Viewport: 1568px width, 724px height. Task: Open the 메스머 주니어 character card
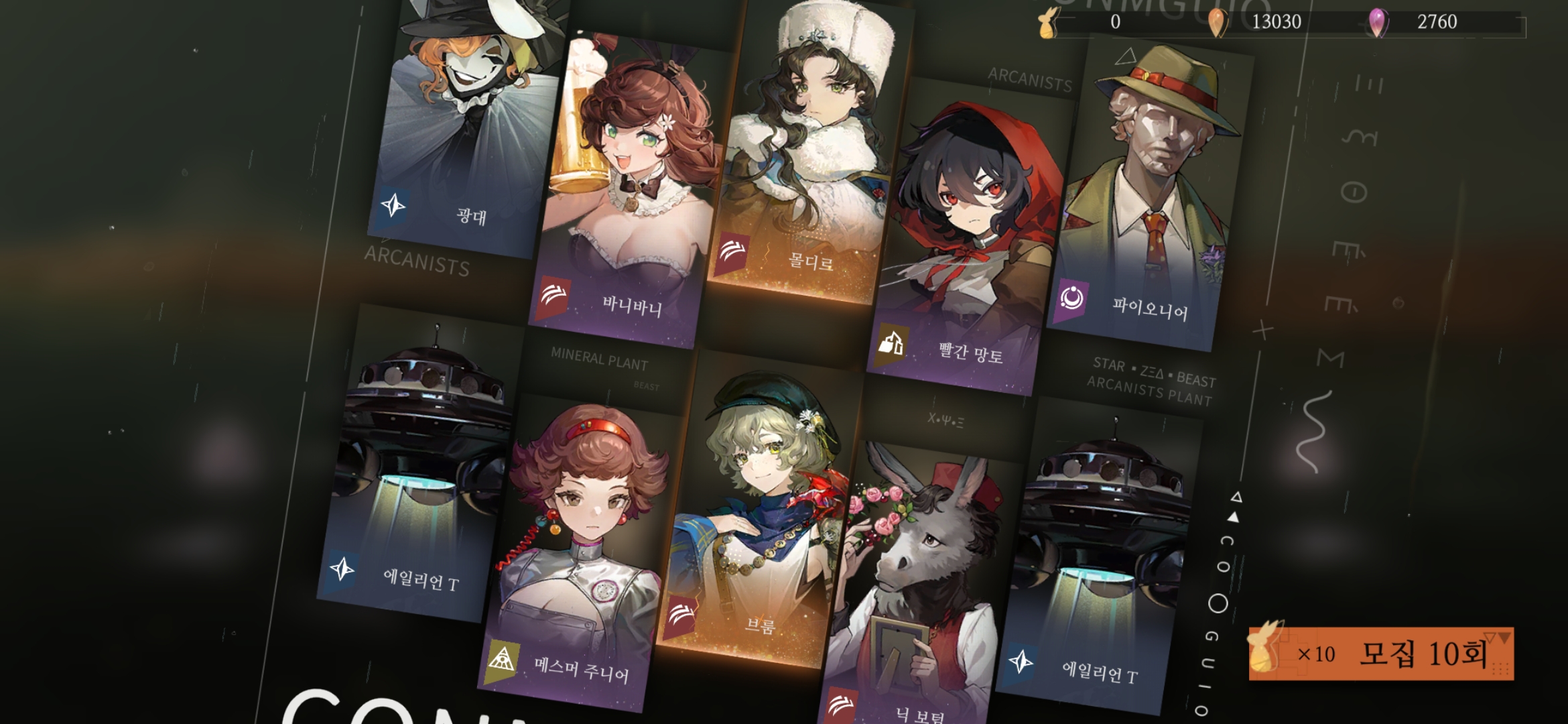click(x=580, y=556)
